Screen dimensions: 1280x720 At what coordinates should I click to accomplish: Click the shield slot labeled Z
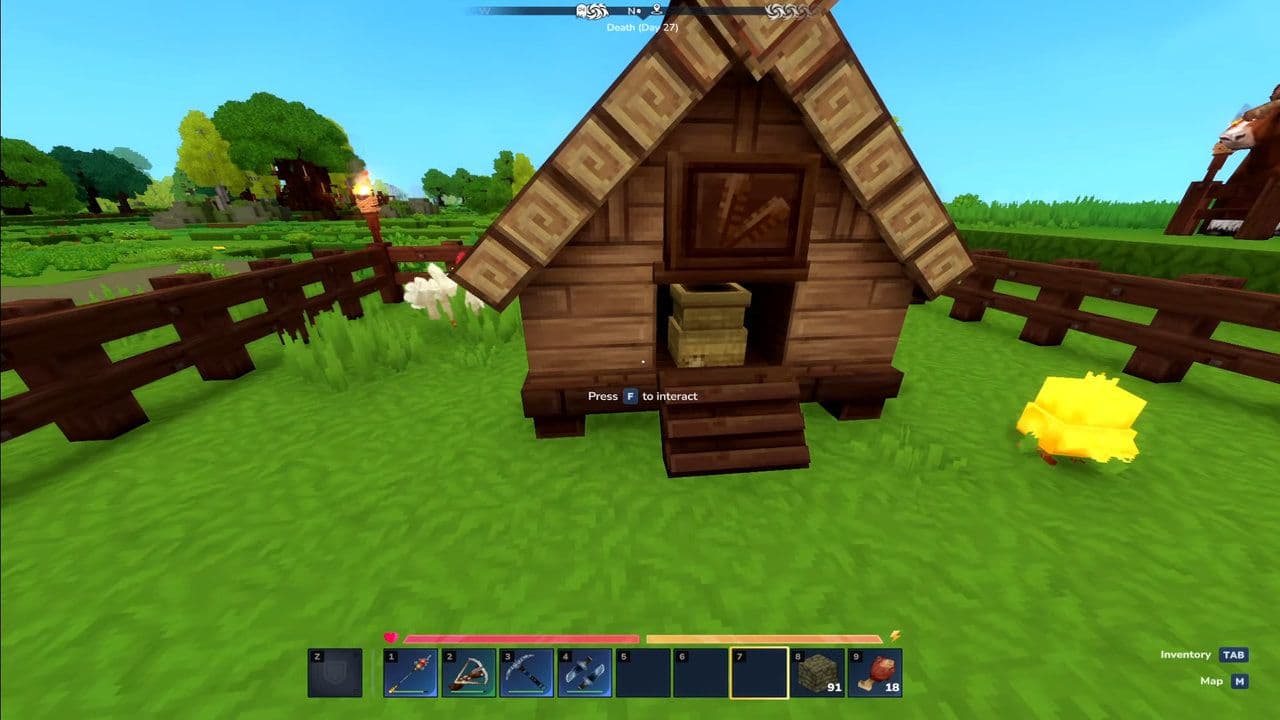point(333,674)
